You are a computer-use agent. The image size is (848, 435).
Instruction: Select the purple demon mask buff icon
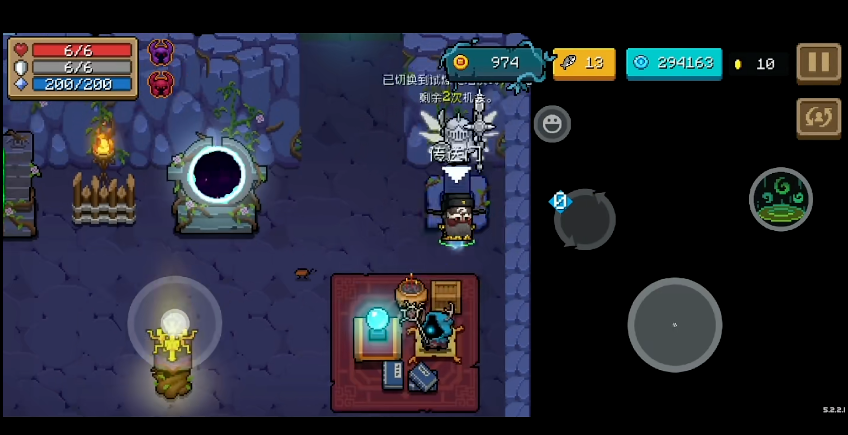tap(160, 52)
